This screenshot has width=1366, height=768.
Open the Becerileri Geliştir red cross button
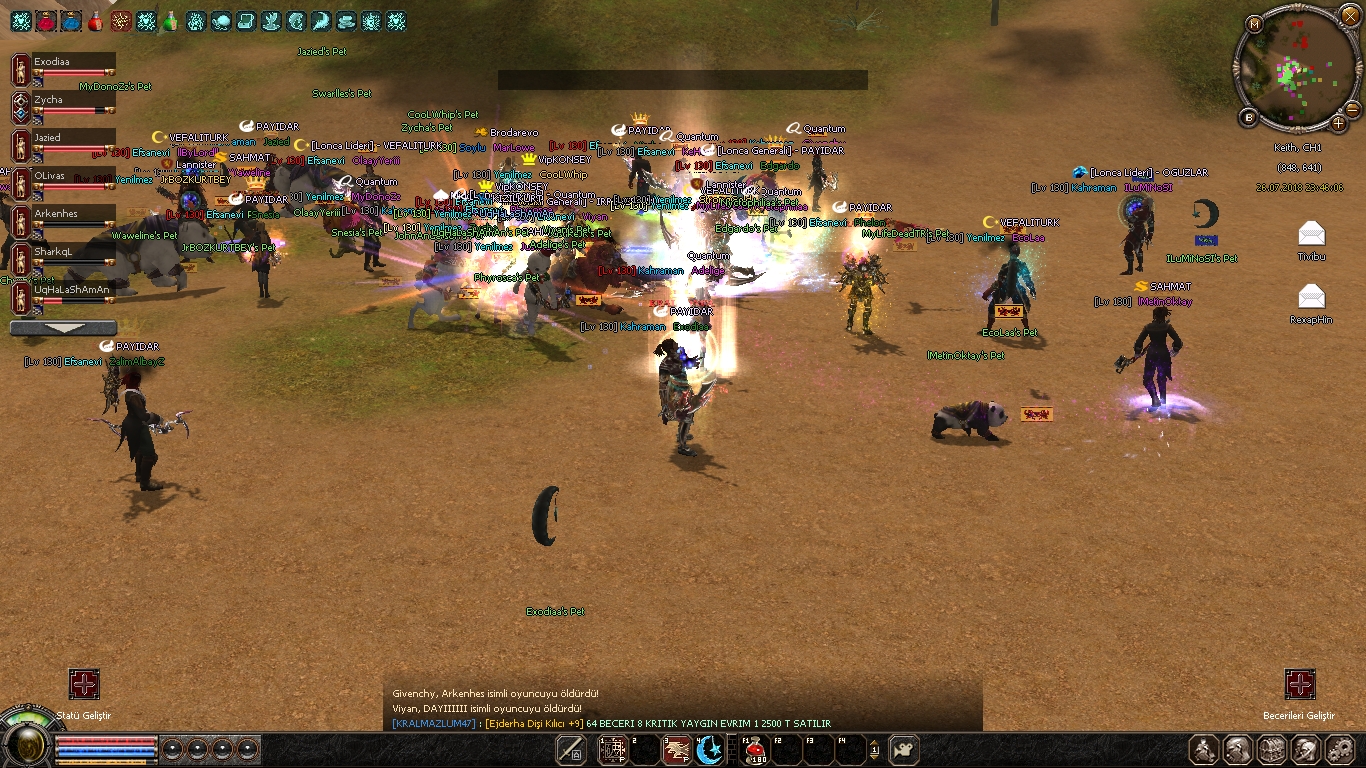pos(1299,685)
